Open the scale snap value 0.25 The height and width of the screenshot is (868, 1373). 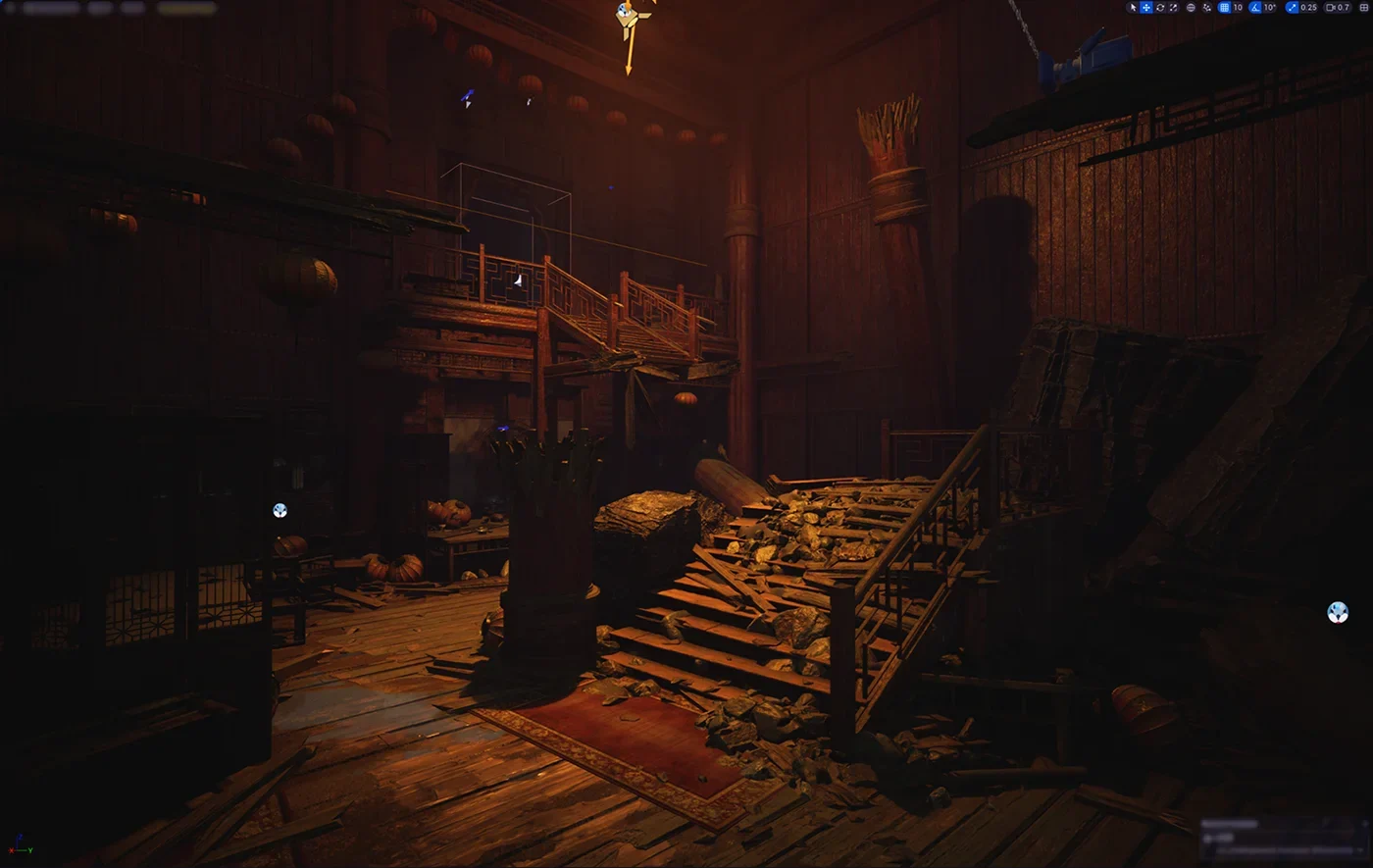click(x=1308, y=8)
